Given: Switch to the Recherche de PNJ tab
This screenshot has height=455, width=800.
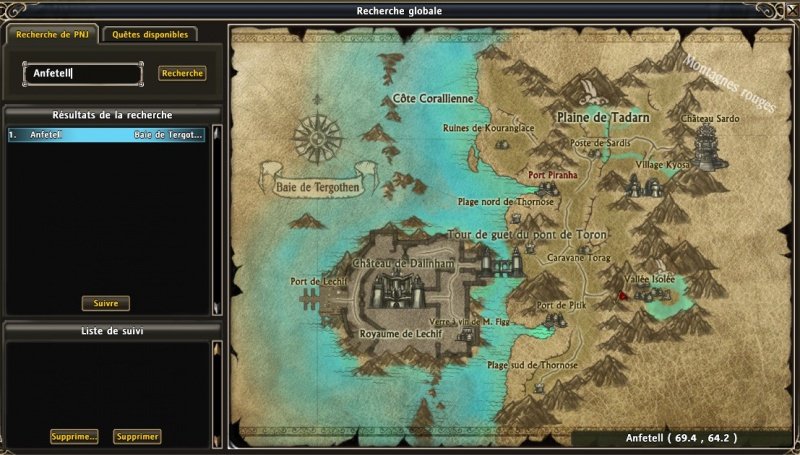Looking at the screenshot, I should point(52,34).
